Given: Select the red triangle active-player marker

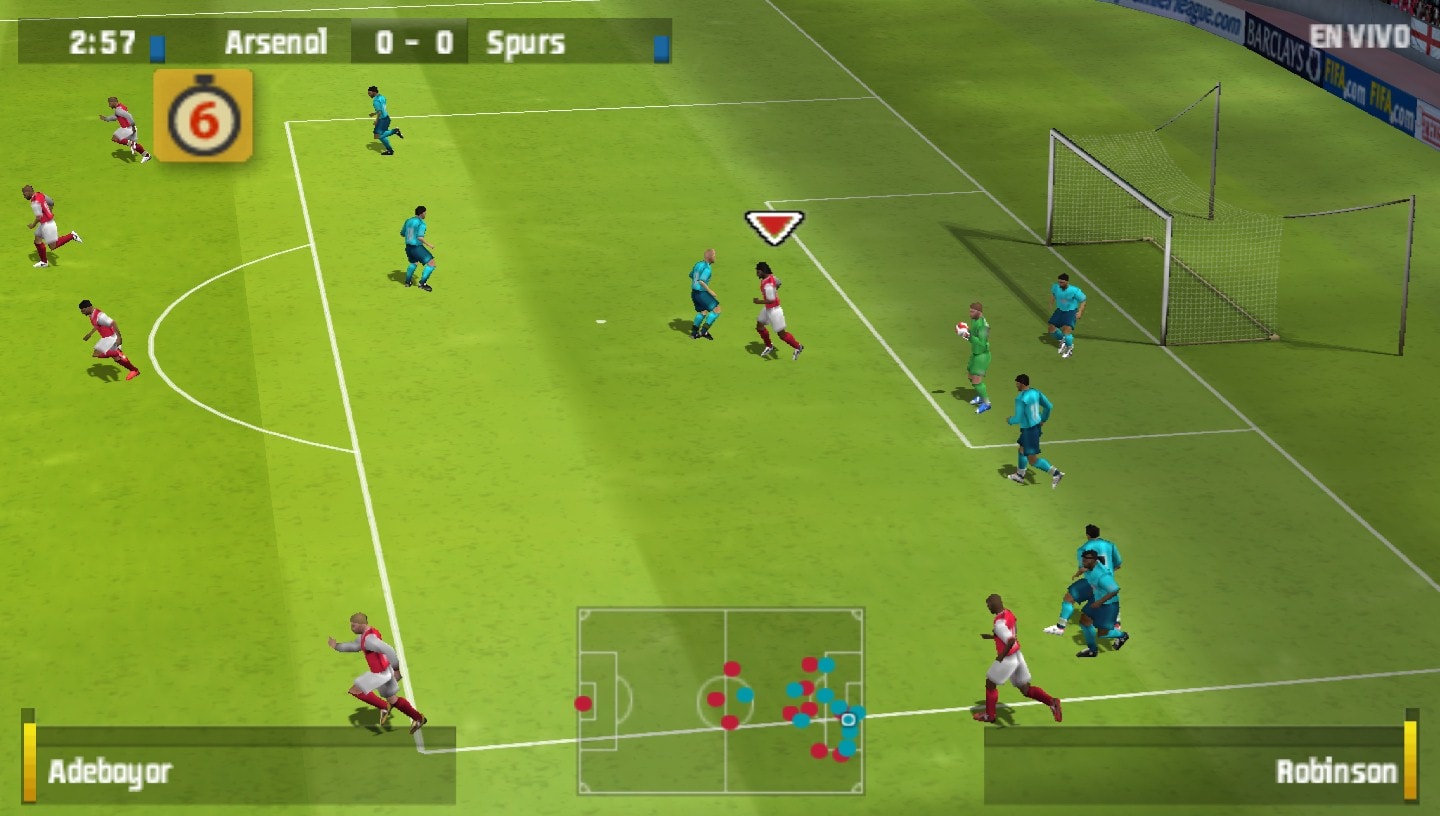Looking at the screenshot, I should pyautogui.click(x=774, y=226).
